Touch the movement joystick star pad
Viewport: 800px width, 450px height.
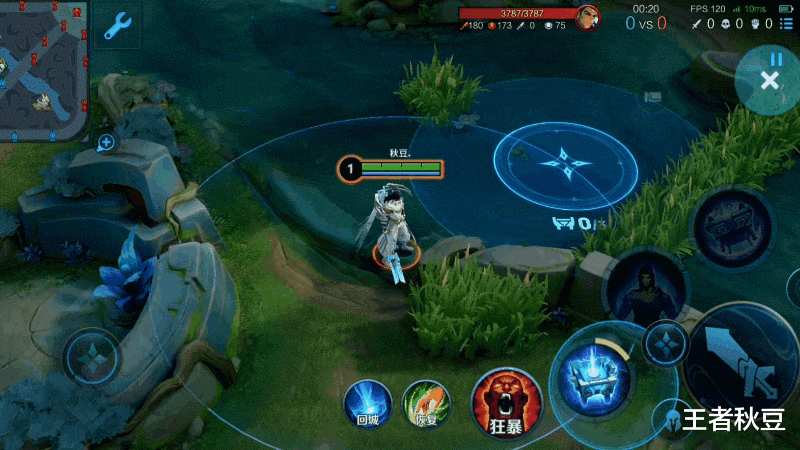tap(92, 357)
